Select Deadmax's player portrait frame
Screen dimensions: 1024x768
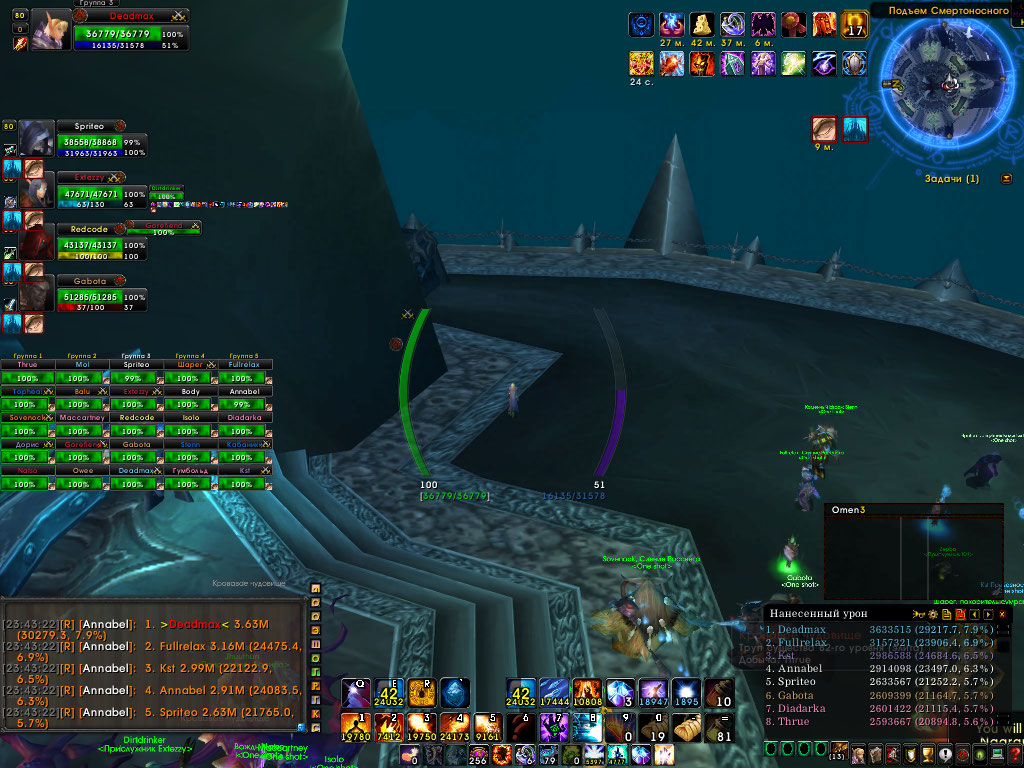click(x=50, y=30)
